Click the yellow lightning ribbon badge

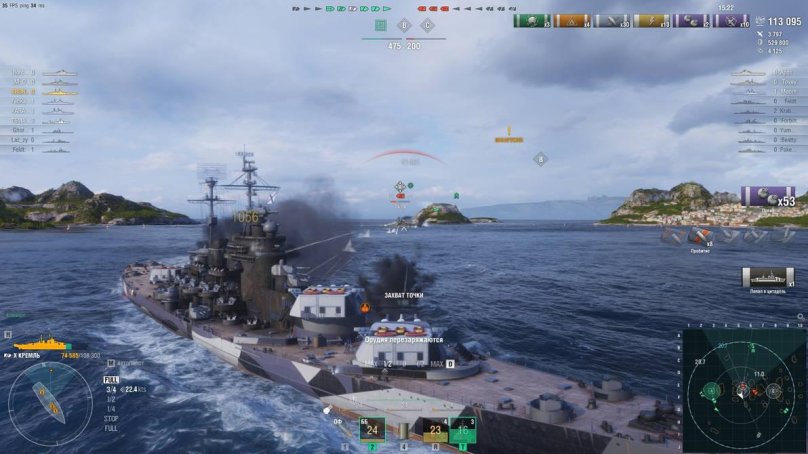tap(651, 21)
